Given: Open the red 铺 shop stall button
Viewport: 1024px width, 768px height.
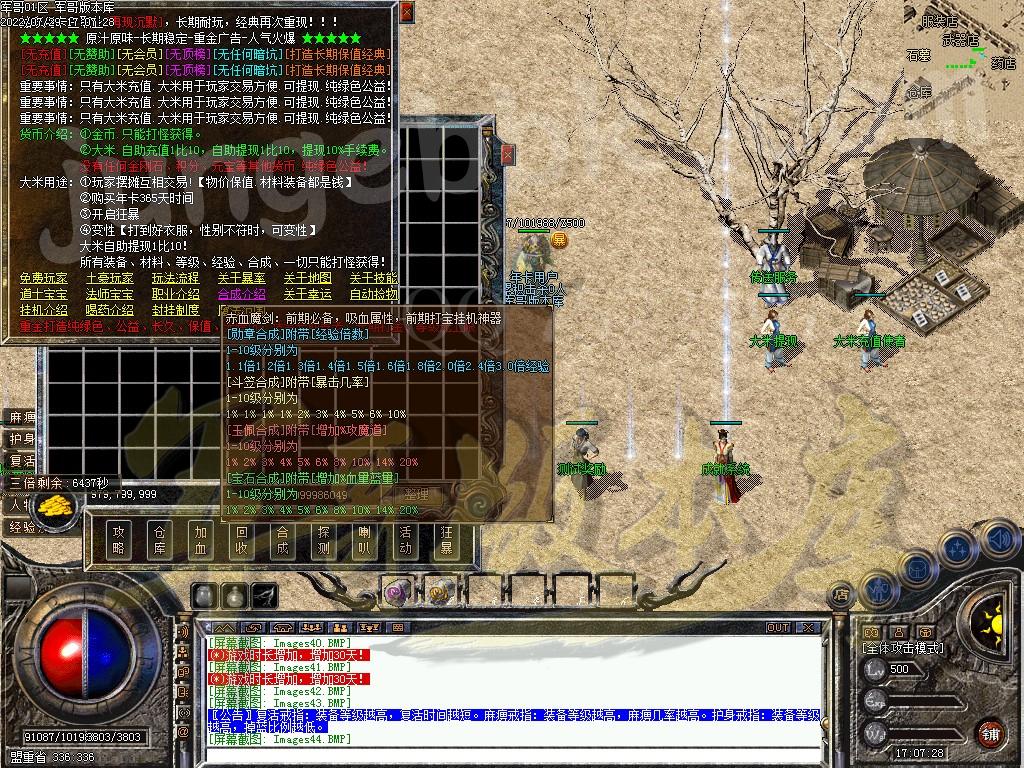Looking at the screenshot, I should pyautogui.click(x=989, y=733).
